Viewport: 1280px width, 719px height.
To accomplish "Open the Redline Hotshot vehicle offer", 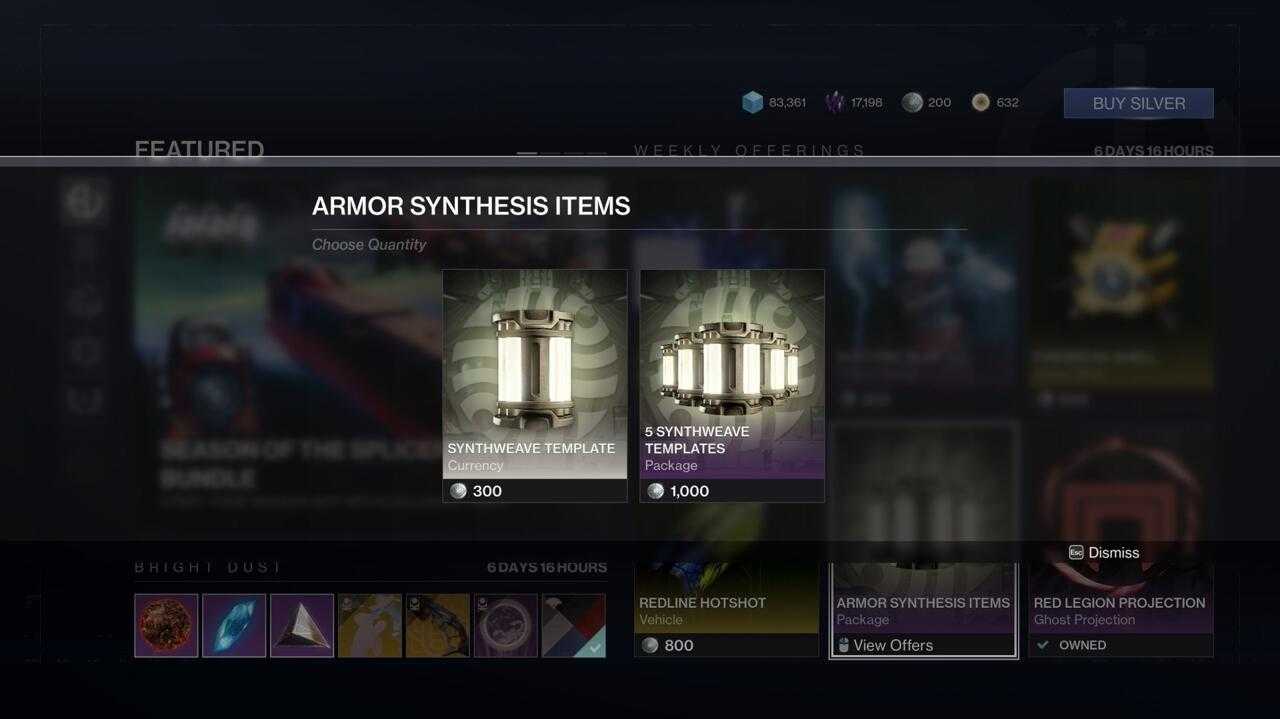I will click(x=726, y=610).
